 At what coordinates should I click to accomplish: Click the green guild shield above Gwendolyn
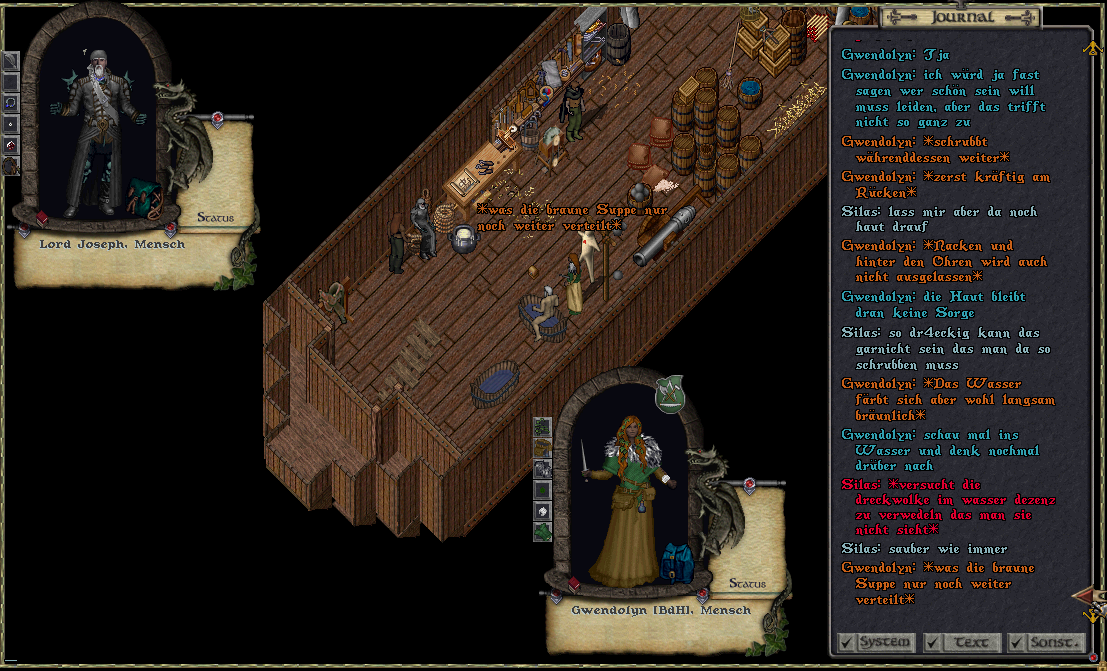[x=669, y=393]
